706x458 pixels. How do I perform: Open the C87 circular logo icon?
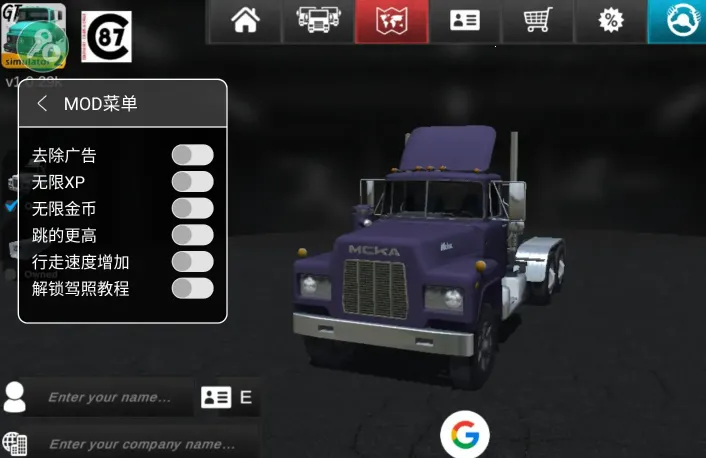point(105,38)
